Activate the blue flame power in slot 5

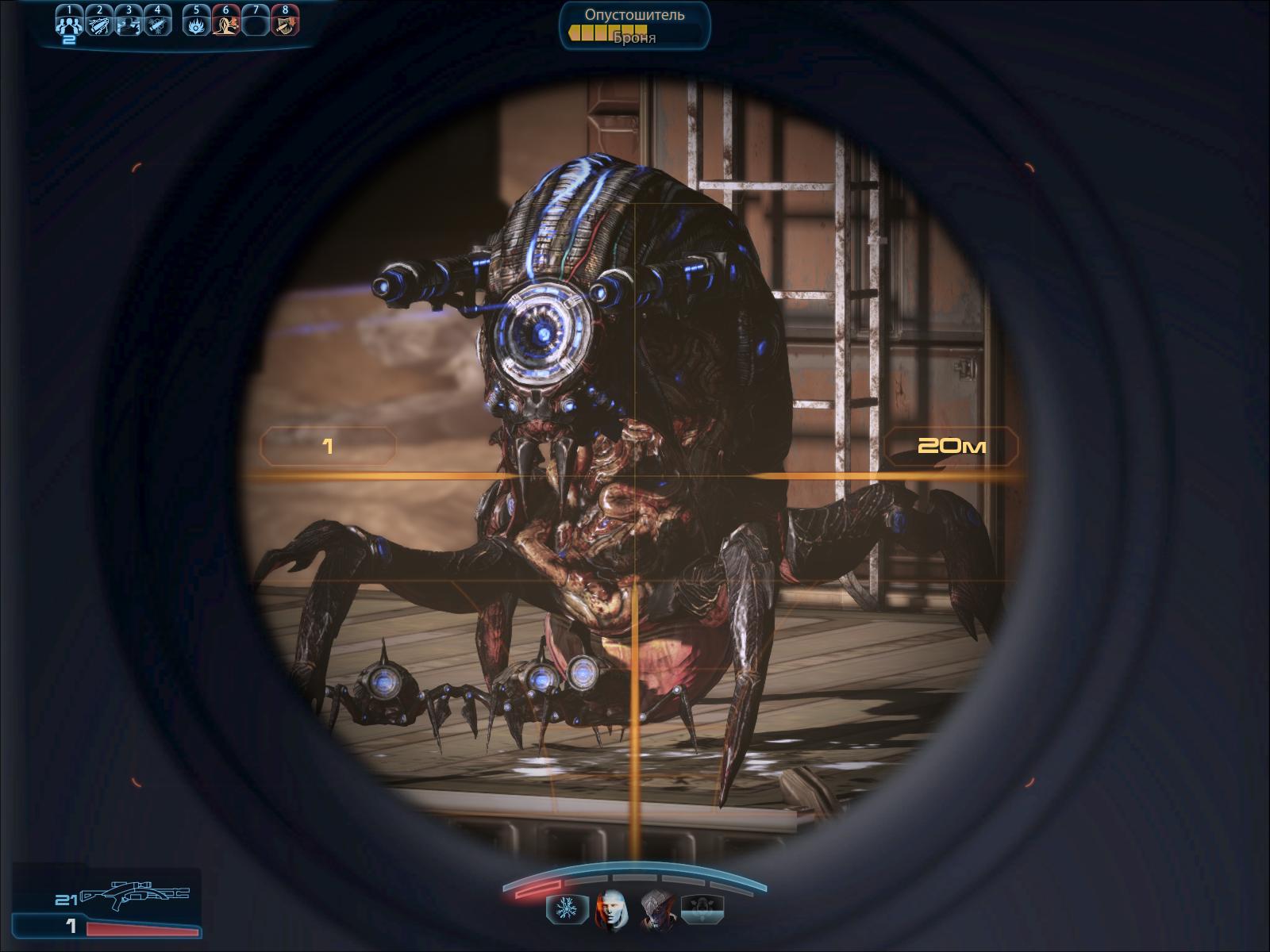(196, 25)
